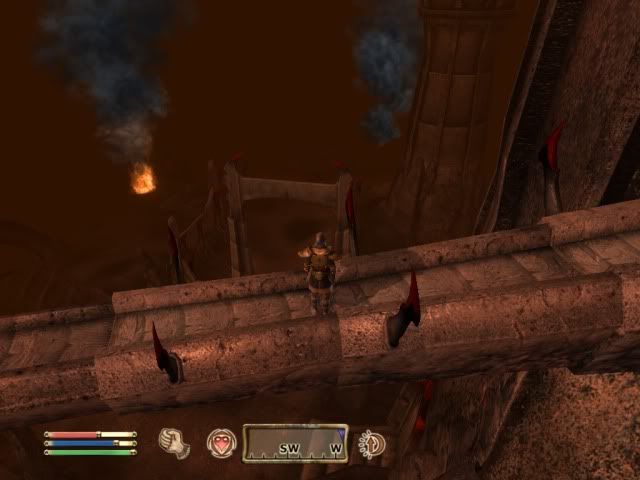
Task: Click the sun-shaped effect icon beside the compass
Action: (x=372, y=442)
